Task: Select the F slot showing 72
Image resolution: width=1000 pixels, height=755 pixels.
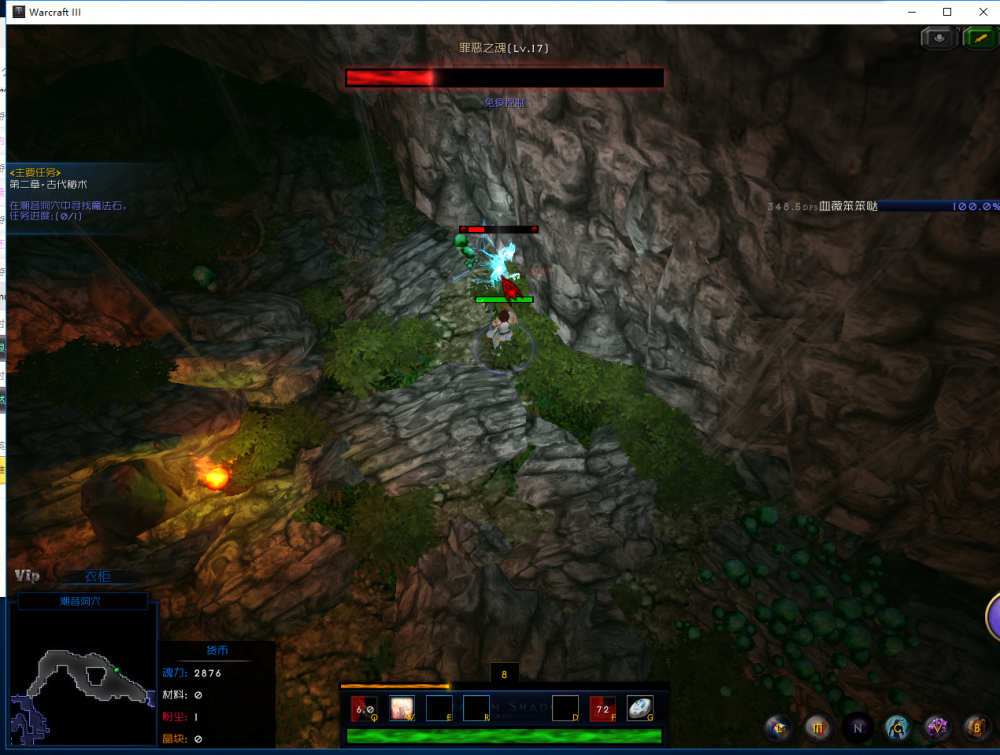Action: click(602, 708)
